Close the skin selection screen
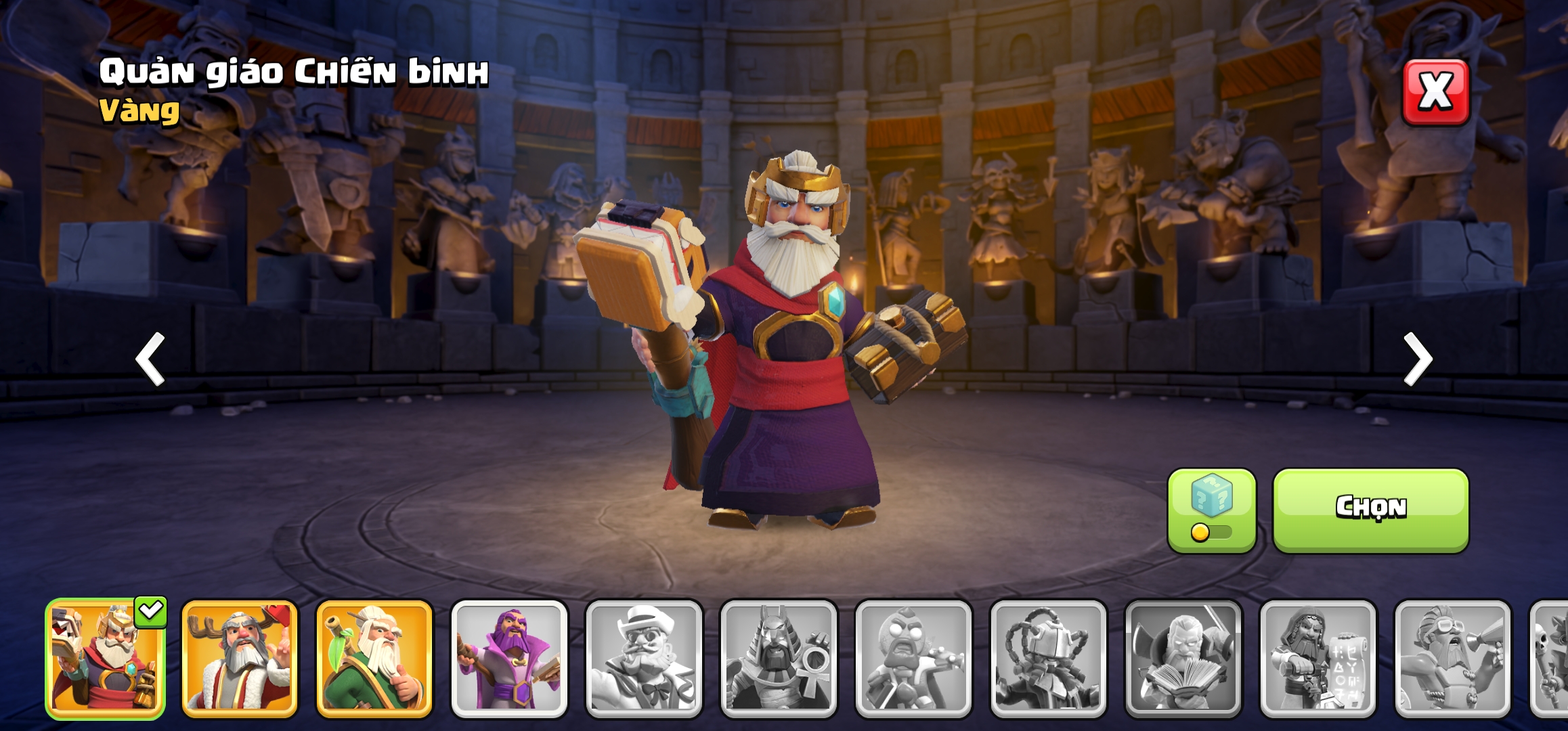Screen dimensions: 1568x731 1435,92
